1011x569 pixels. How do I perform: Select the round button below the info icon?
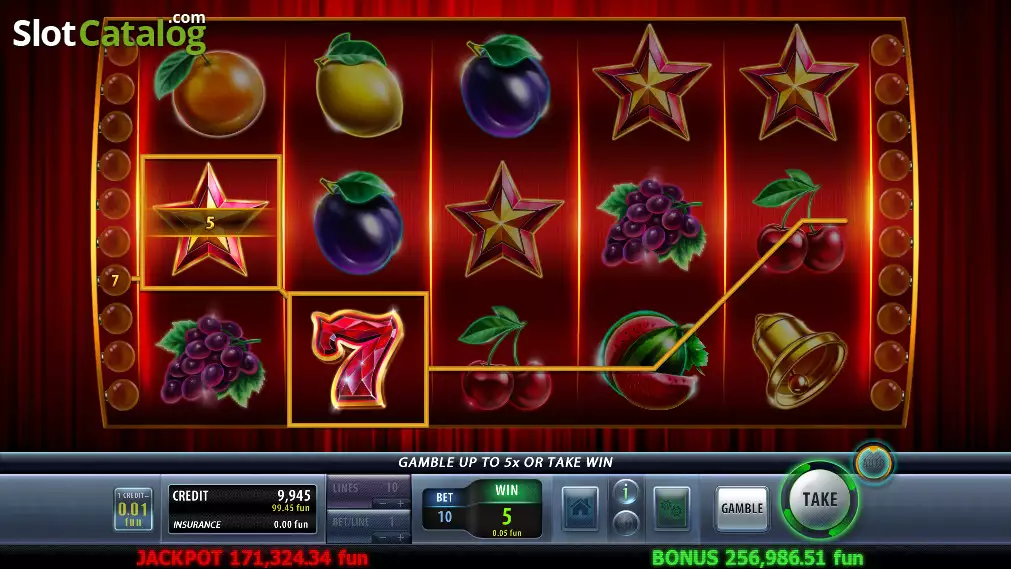(625, 522)
